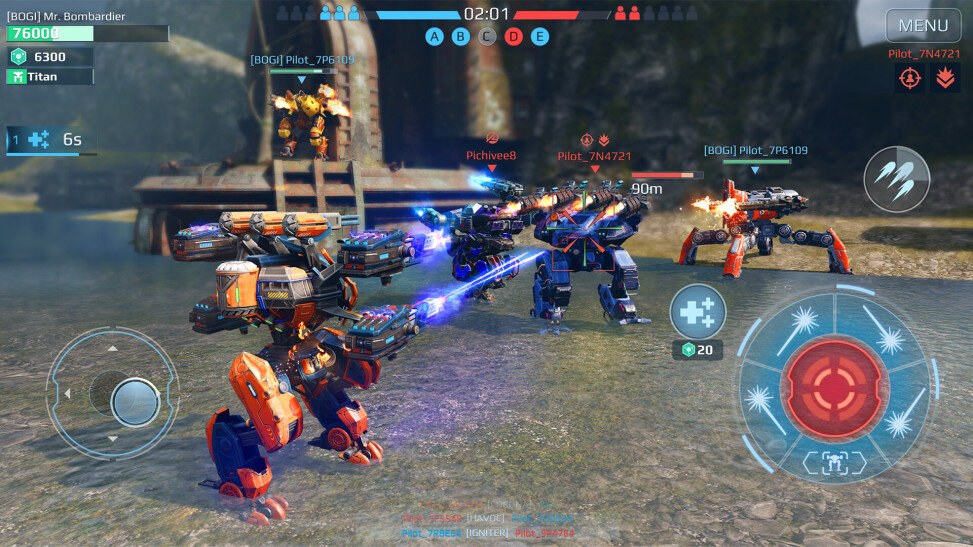Tap the red crosshair target-lock icon
The image size is (973, 547).
910,78
